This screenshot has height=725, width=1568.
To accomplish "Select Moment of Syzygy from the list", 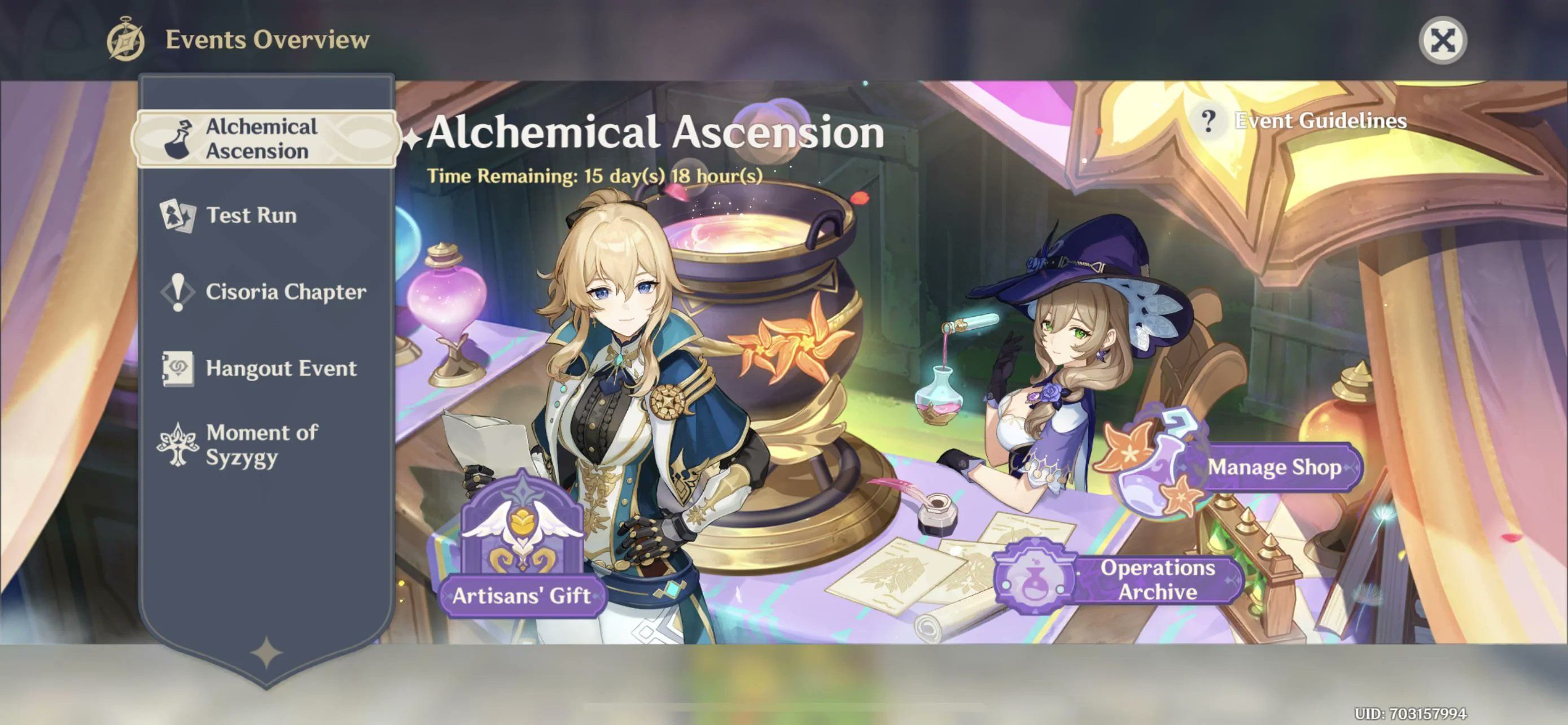I will coord(262,446).
